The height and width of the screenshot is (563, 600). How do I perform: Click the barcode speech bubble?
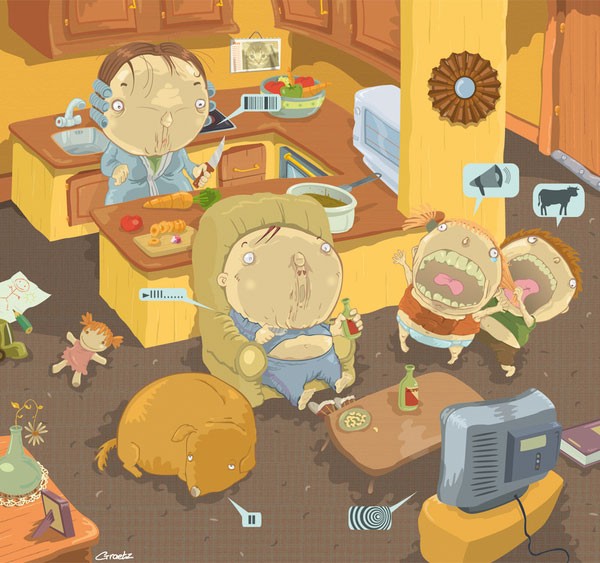tap(261, 103)
